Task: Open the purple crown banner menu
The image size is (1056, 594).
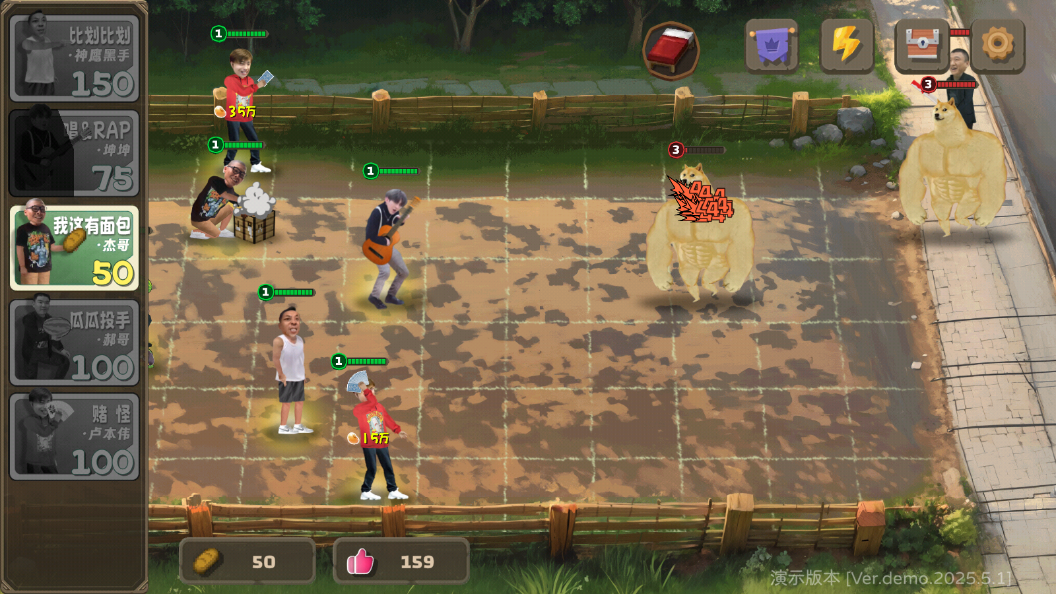Action: 771,46
